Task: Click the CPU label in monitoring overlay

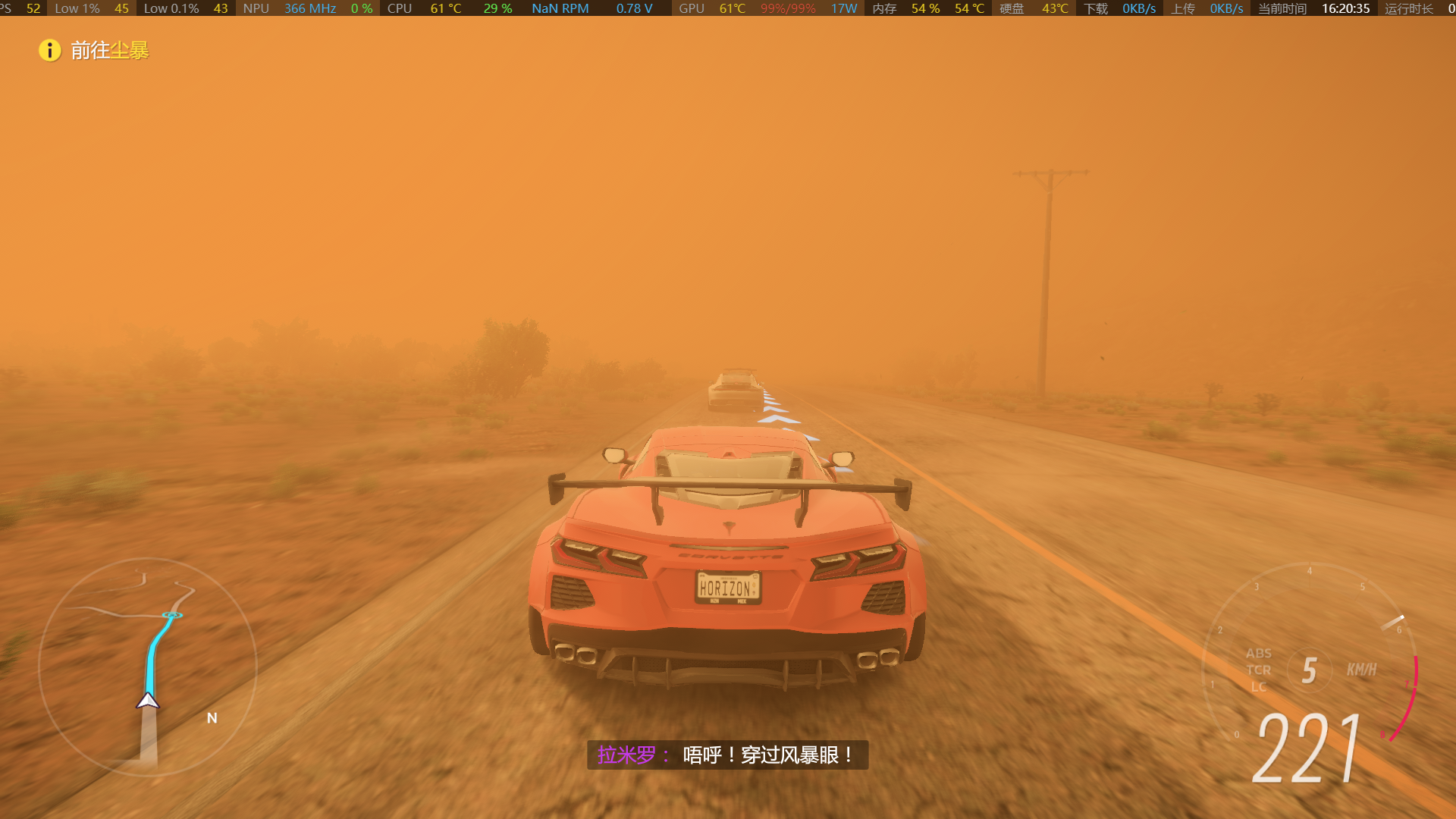Action: tap(399, 8)
